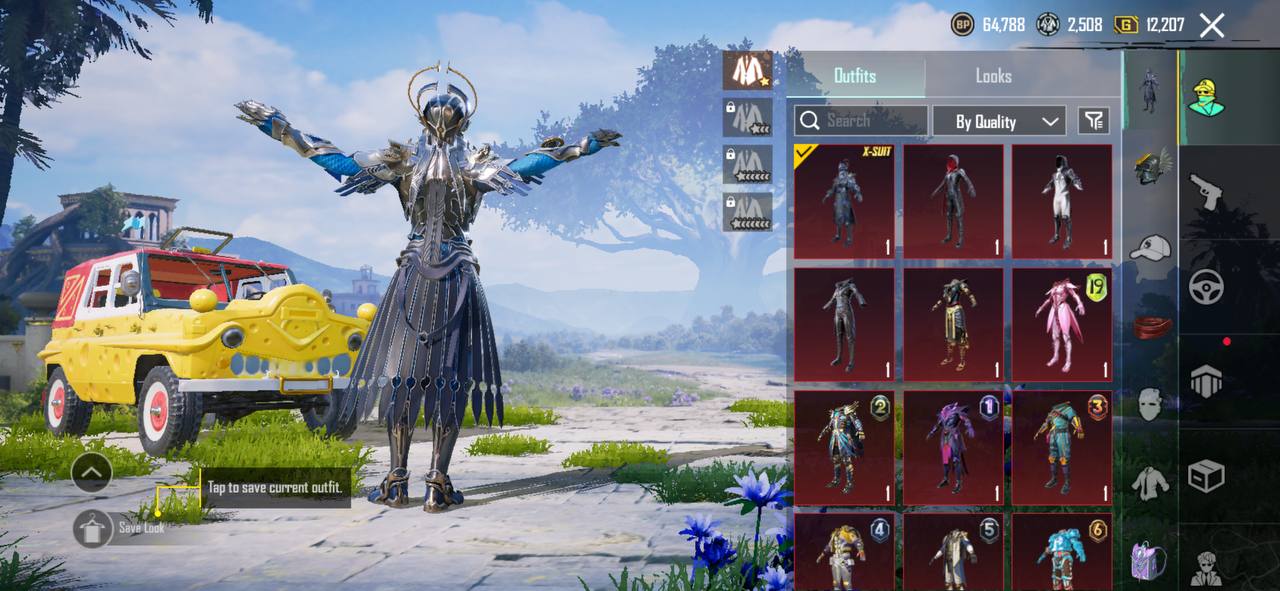
Task: Select the Outfits tab
Action: point(855,76)
